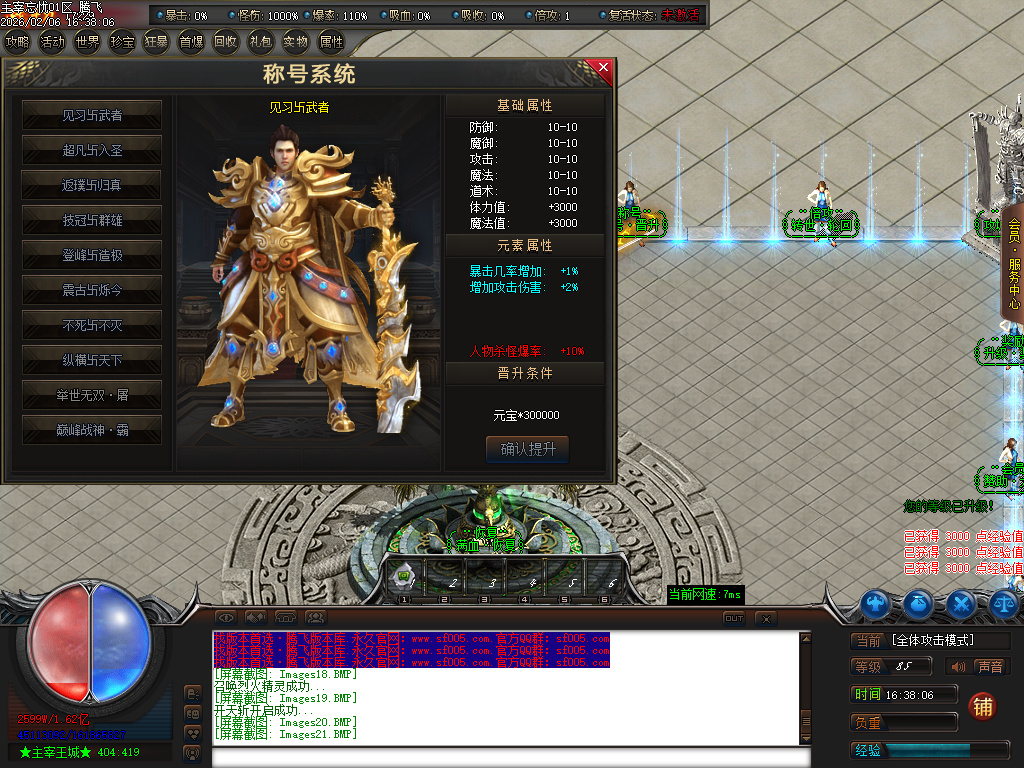Choose the 超凡·入圣 title in the list
Screen dimensions: 1024x768
[92, 150]
